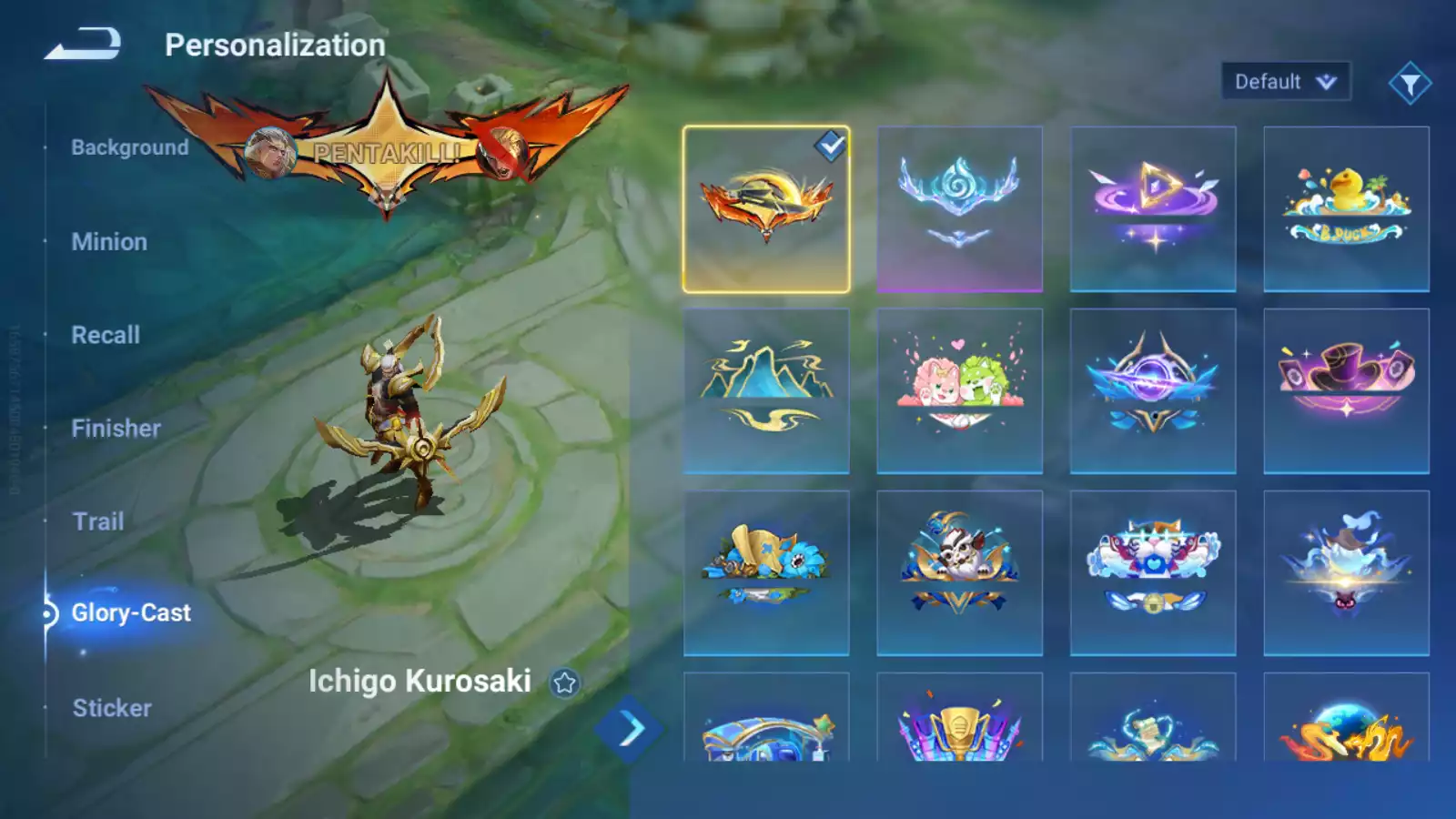Choose the pink and green cats glory-cast
Viewport: 1456px width, 819px height.
(959, 391)
